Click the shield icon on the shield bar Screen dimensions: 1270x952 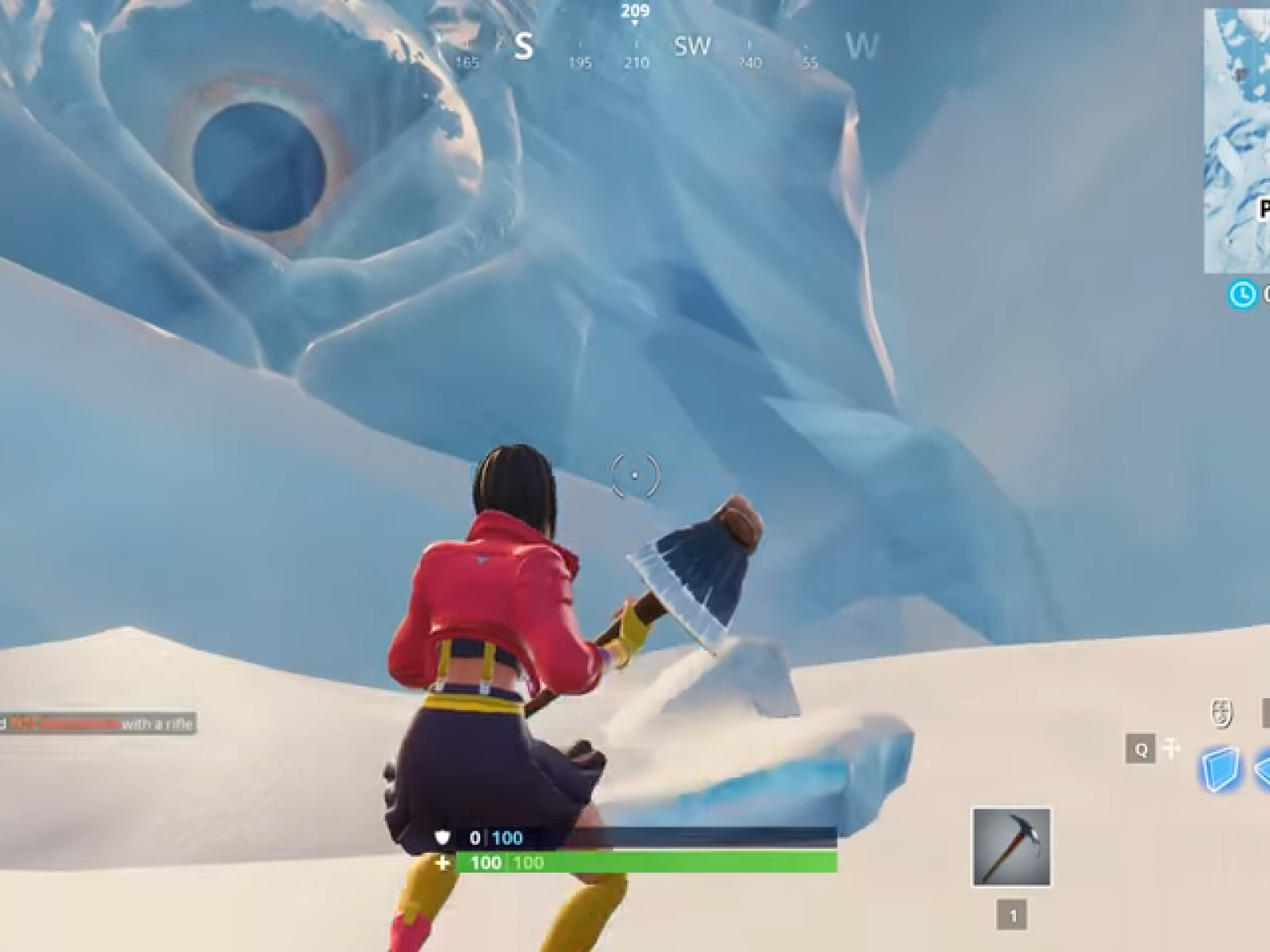point(441,838)
